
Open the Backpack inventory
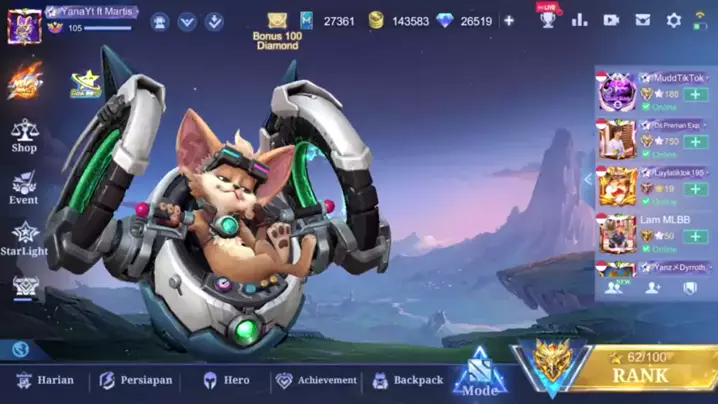[x=408, y=380]
